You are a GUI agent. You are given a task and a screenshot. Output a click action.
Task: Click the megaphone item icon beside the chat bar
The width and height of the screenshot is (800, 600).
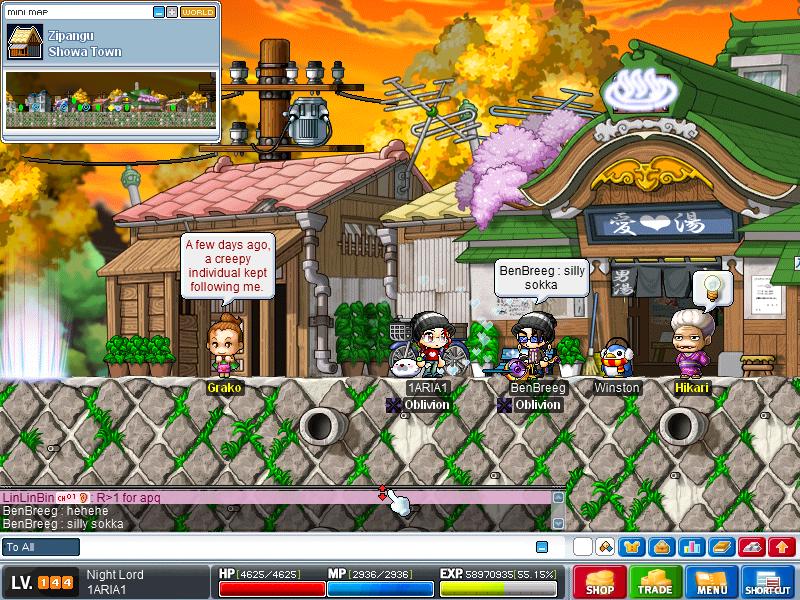605,547
